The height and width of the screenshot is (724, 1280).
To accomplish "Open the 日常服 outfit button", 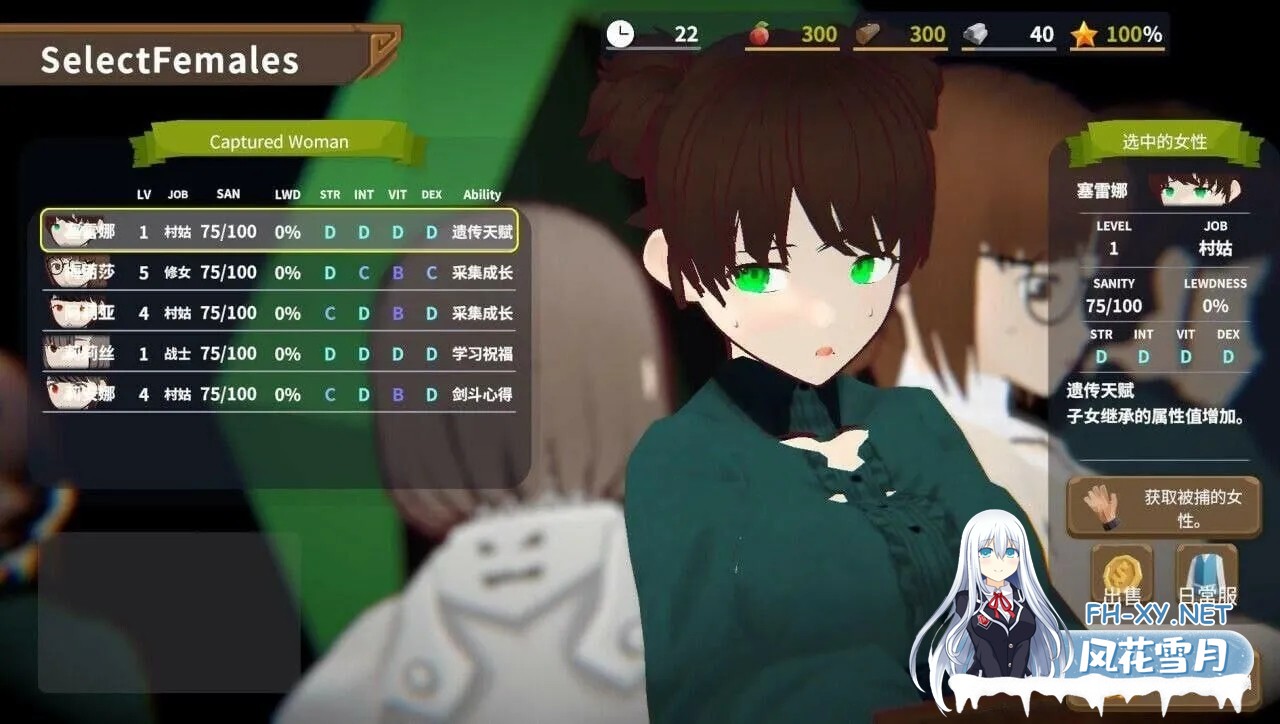I will [x=1206, y=577].
